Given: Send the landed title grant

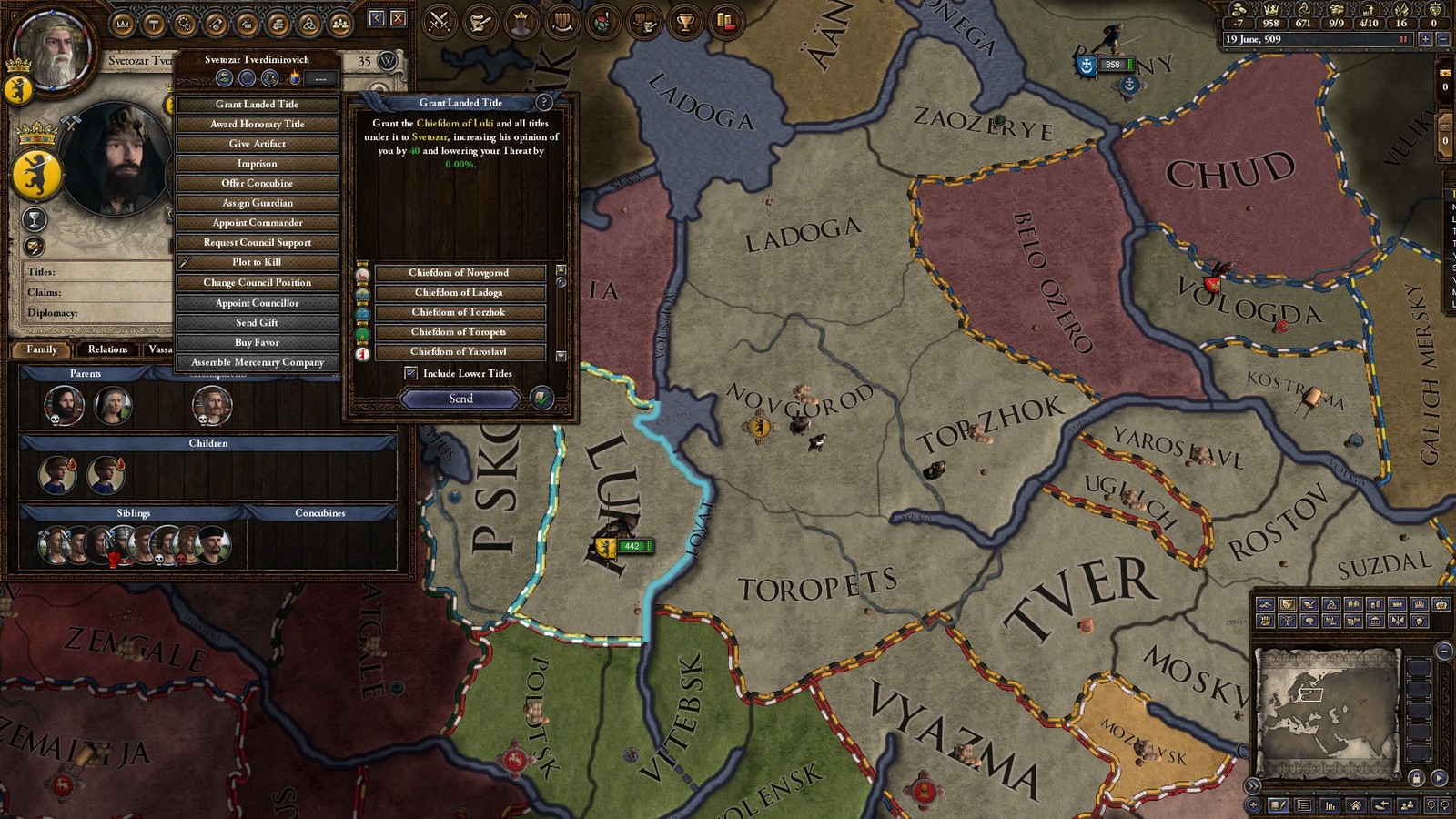Looking at the screenshot, I should click(x=460, y=399).
